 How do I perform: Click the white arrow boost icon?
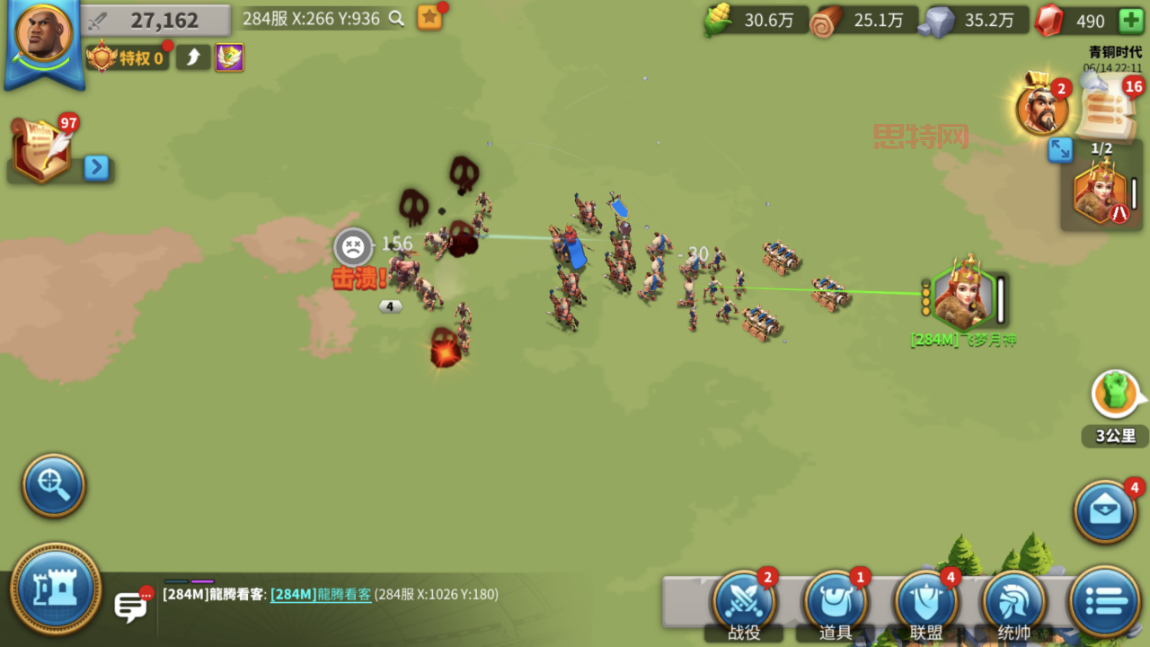tap(193, 58)
